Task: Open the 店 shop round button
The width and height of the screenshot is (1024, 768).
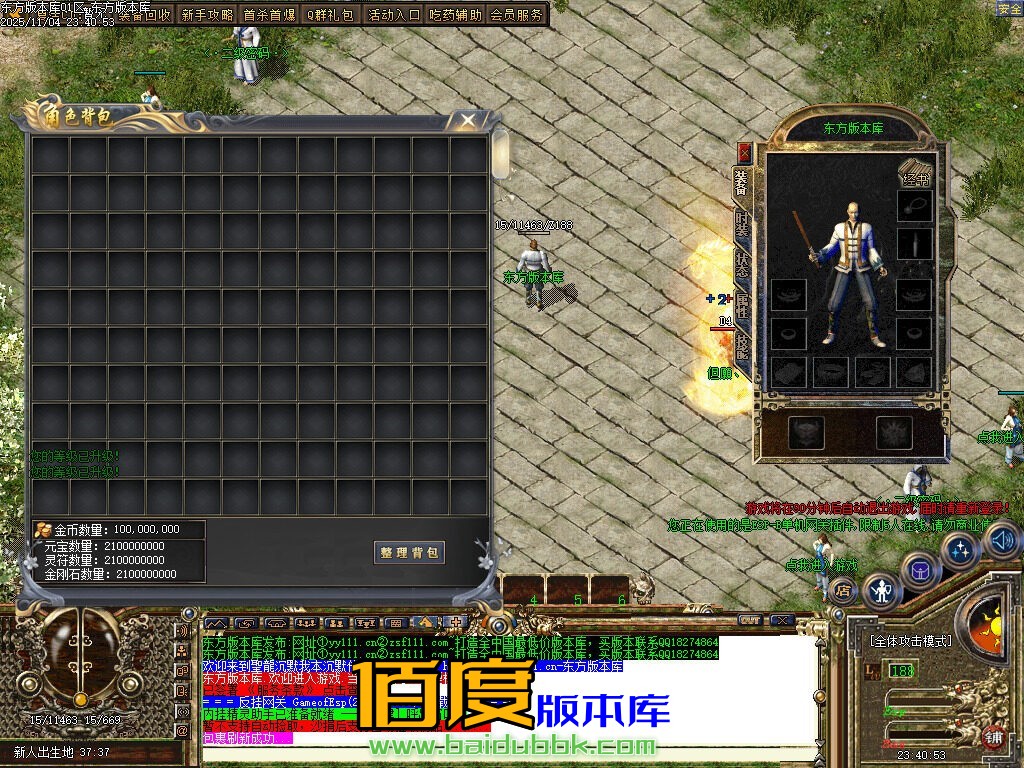Action: 843,590
